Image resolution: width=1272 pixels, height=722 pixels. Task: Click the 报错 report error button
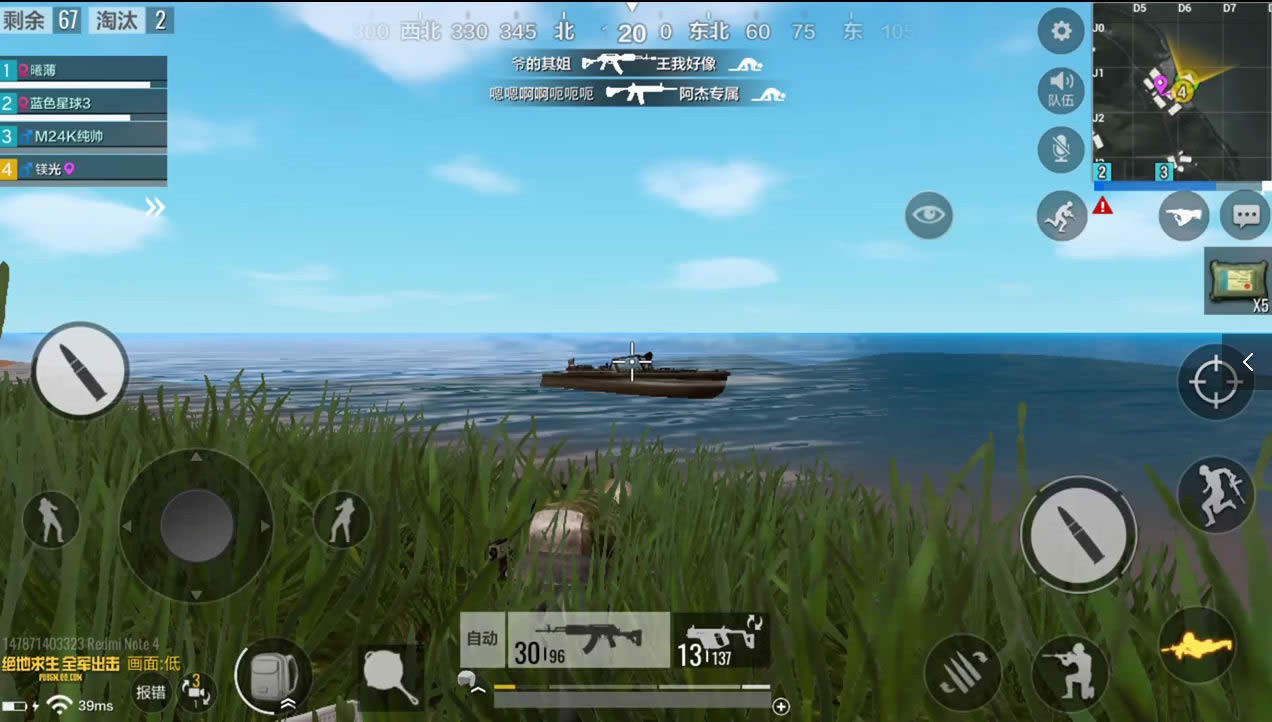(x=151, y=691)
